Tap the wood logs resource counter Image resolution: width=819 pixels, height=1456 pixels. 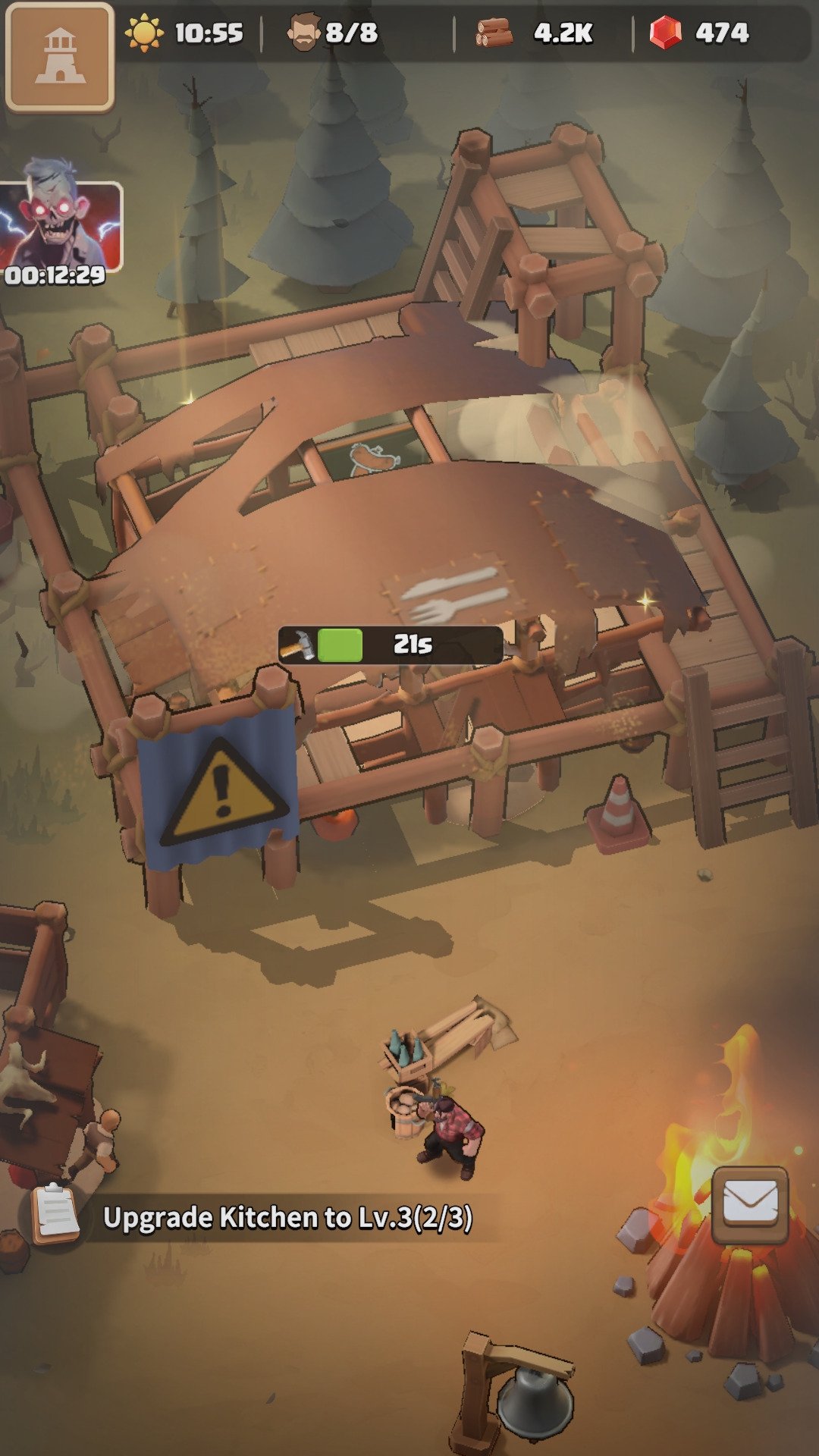pos(535,33)
